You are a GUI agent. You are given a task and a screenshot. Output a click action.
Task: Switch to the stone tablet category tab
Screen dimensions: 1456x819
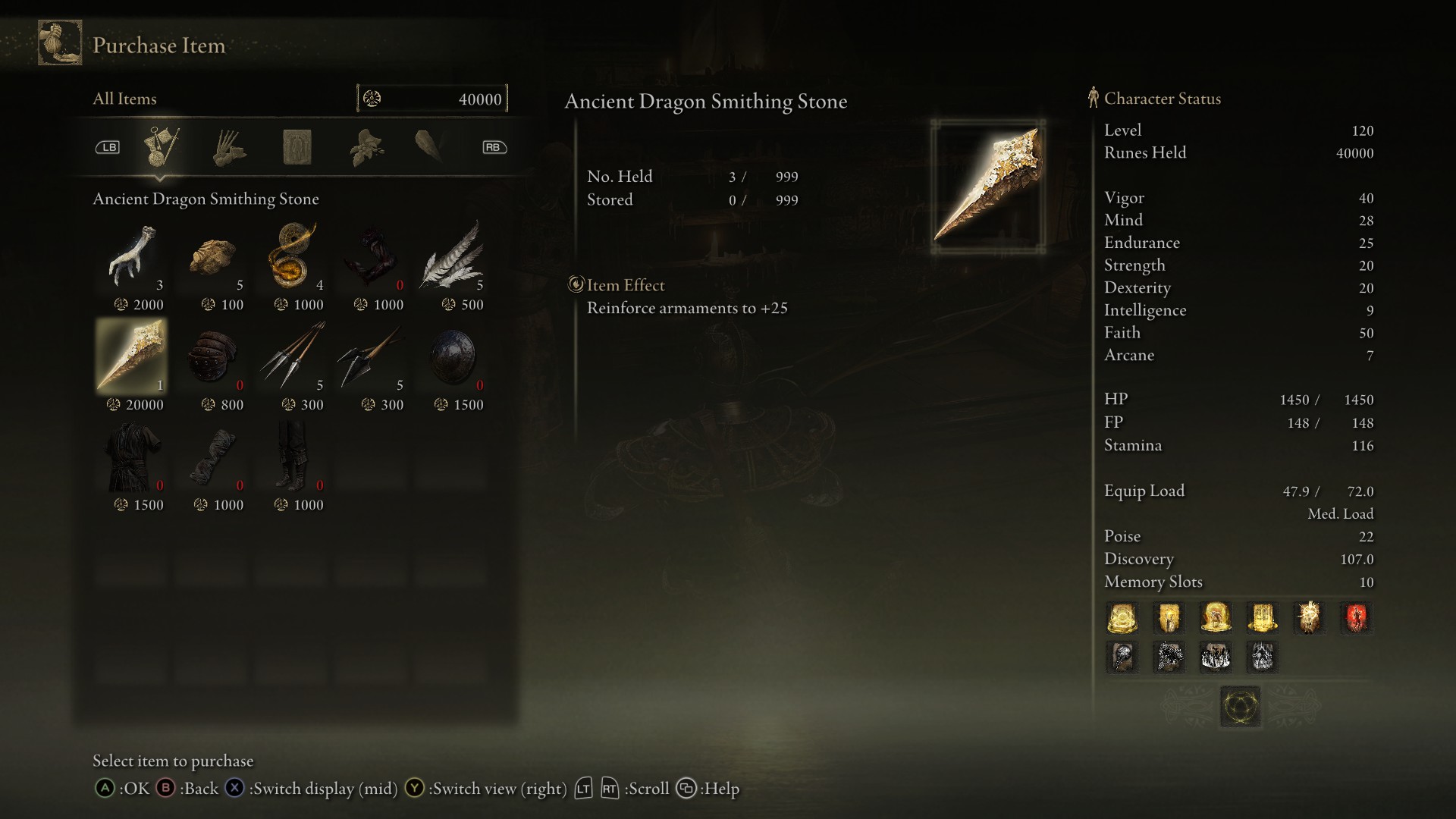pyautogui.click(x=297, y=147)
